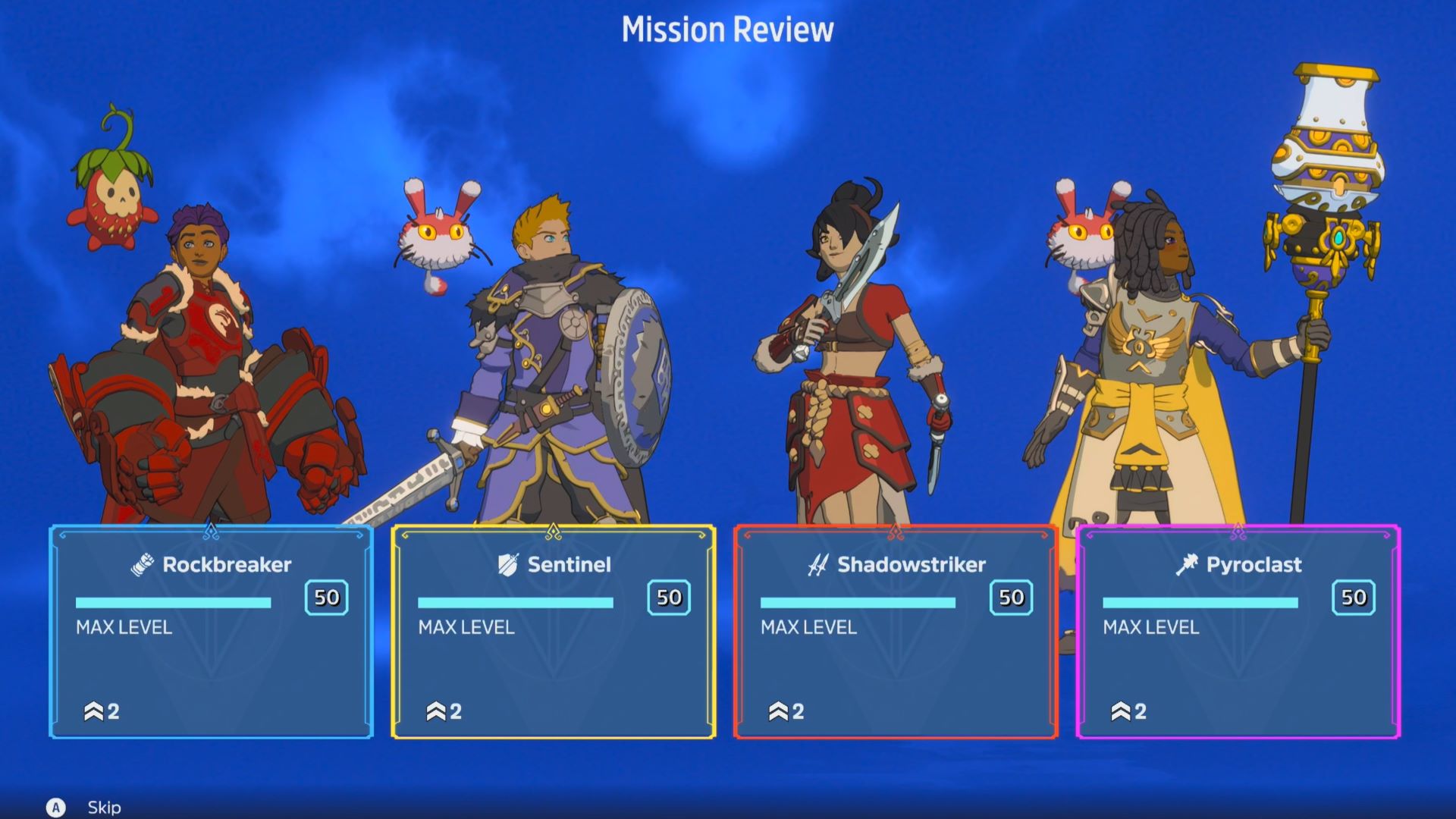Click the Pyroclast level 50 badge
Screen dimensions: 1456x819
(1354, 597)
